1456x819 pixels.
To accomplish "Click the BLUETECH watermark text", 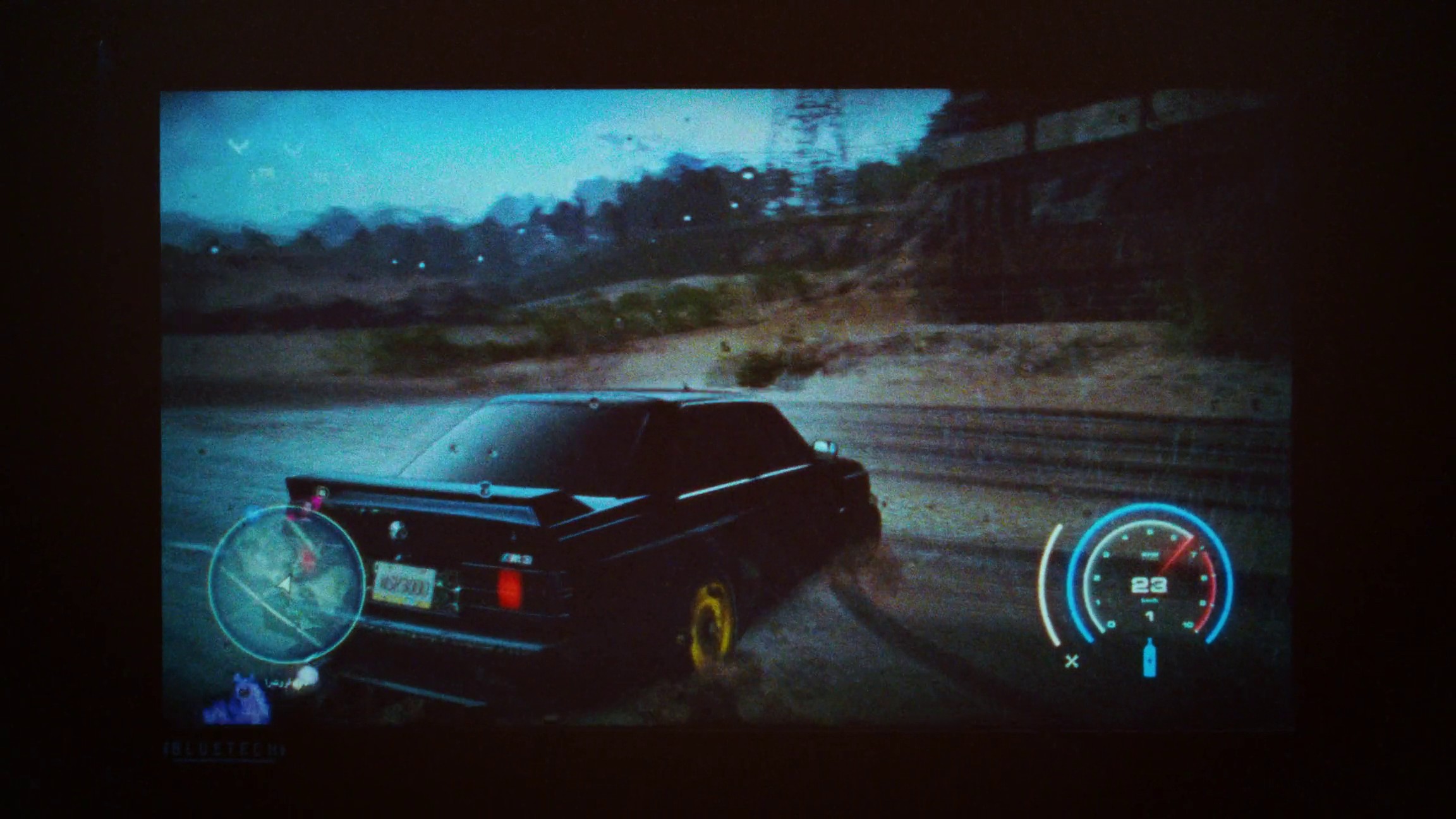I will (224, 748).
